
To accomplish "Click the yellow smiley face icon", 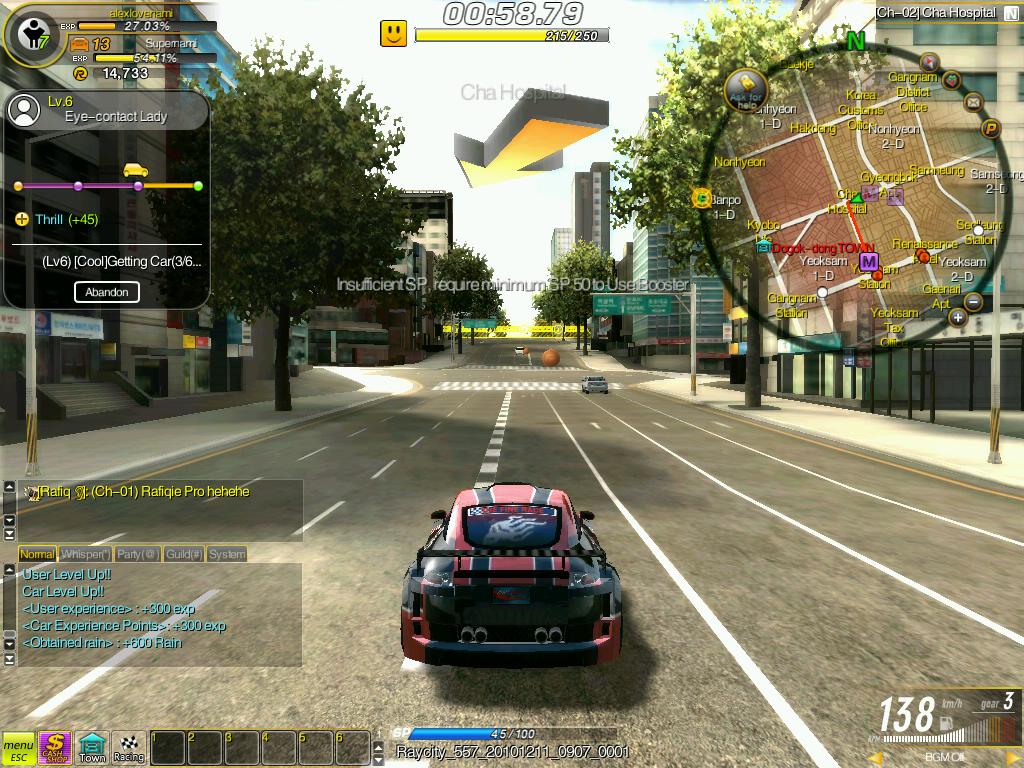I will tap(393, 34).
